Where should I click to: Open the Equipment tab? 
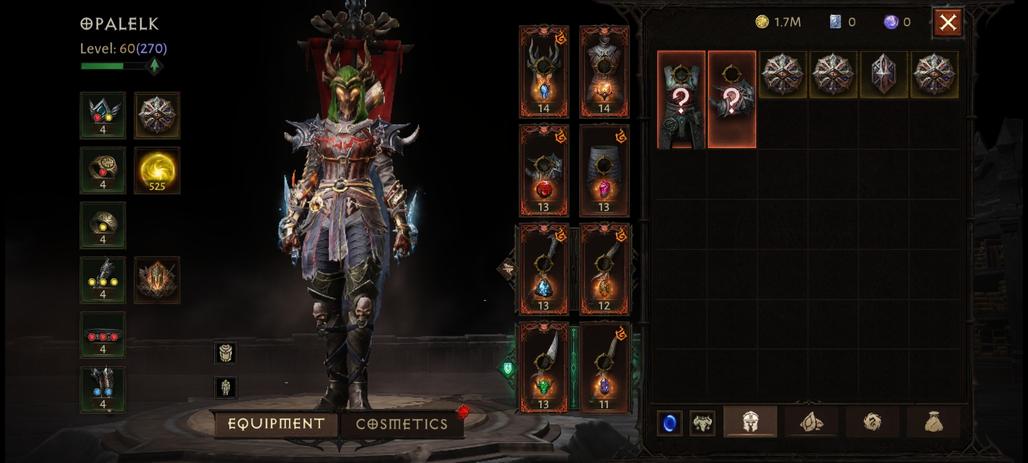pyautogui.click(x=276, y=424)
